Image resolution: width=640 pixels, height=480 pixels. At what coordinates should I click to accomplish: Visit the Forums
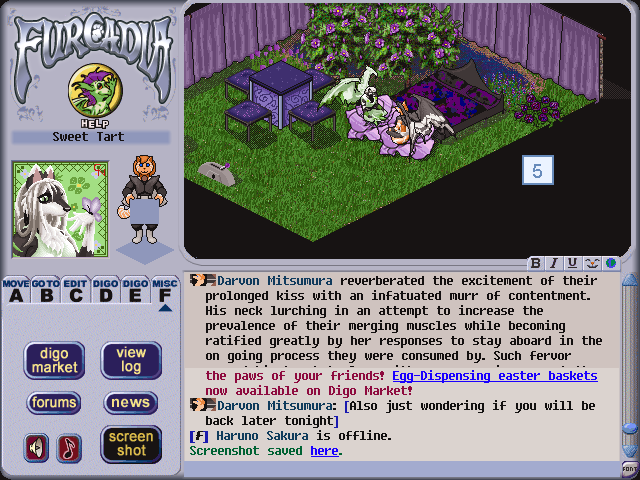point(54,403)
